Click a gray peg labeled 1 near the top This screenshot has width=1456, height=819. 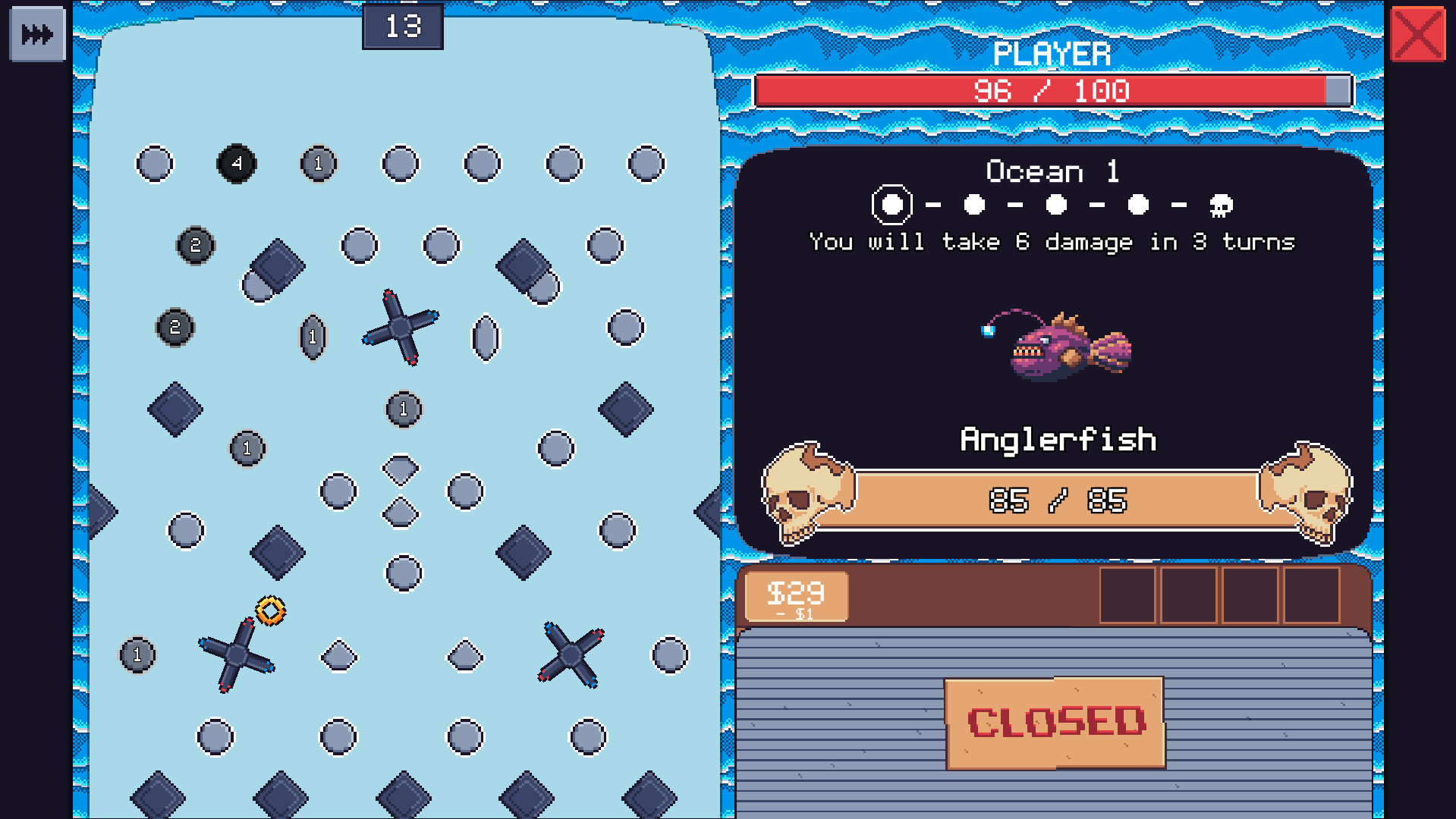318,162
